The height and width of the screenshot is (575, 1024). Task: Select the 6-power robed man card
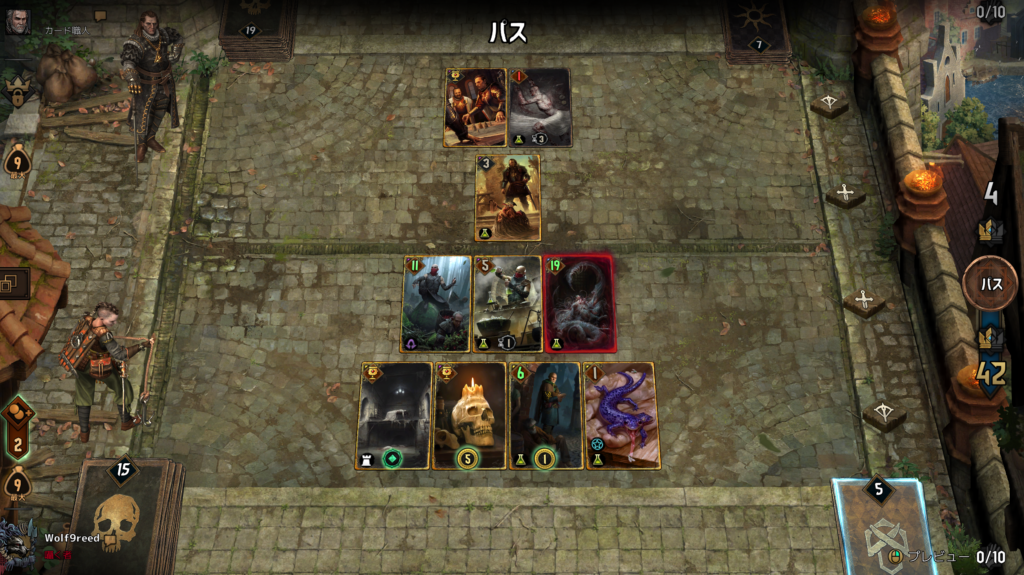545,415
